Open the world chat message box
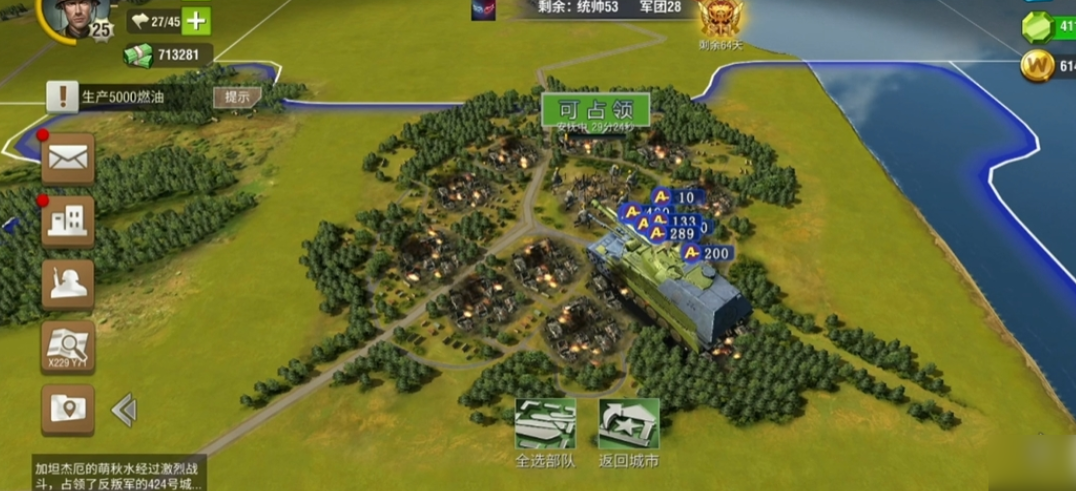 [x=118, y=474]
